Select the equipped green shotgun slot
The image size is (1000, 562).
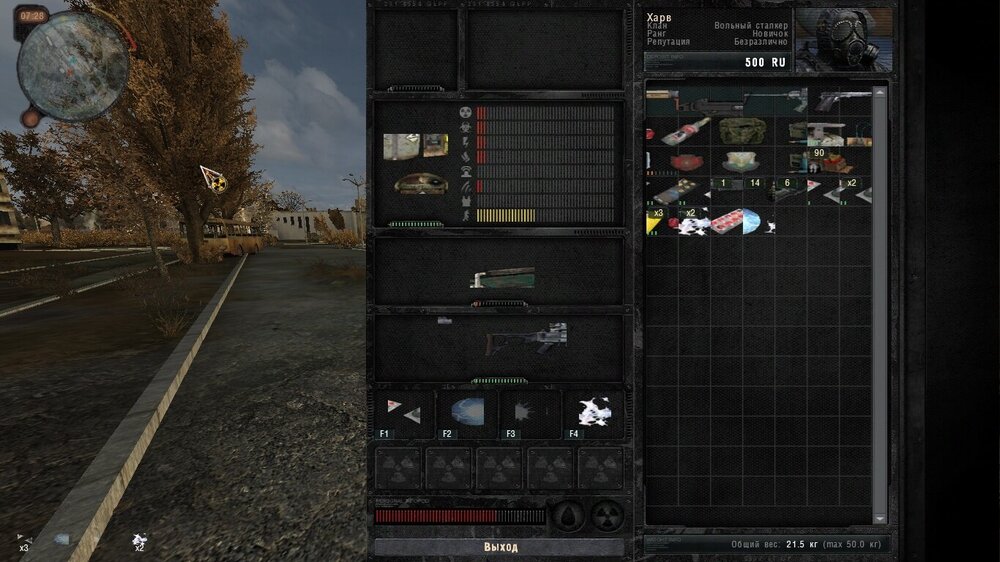coord(502,279)
